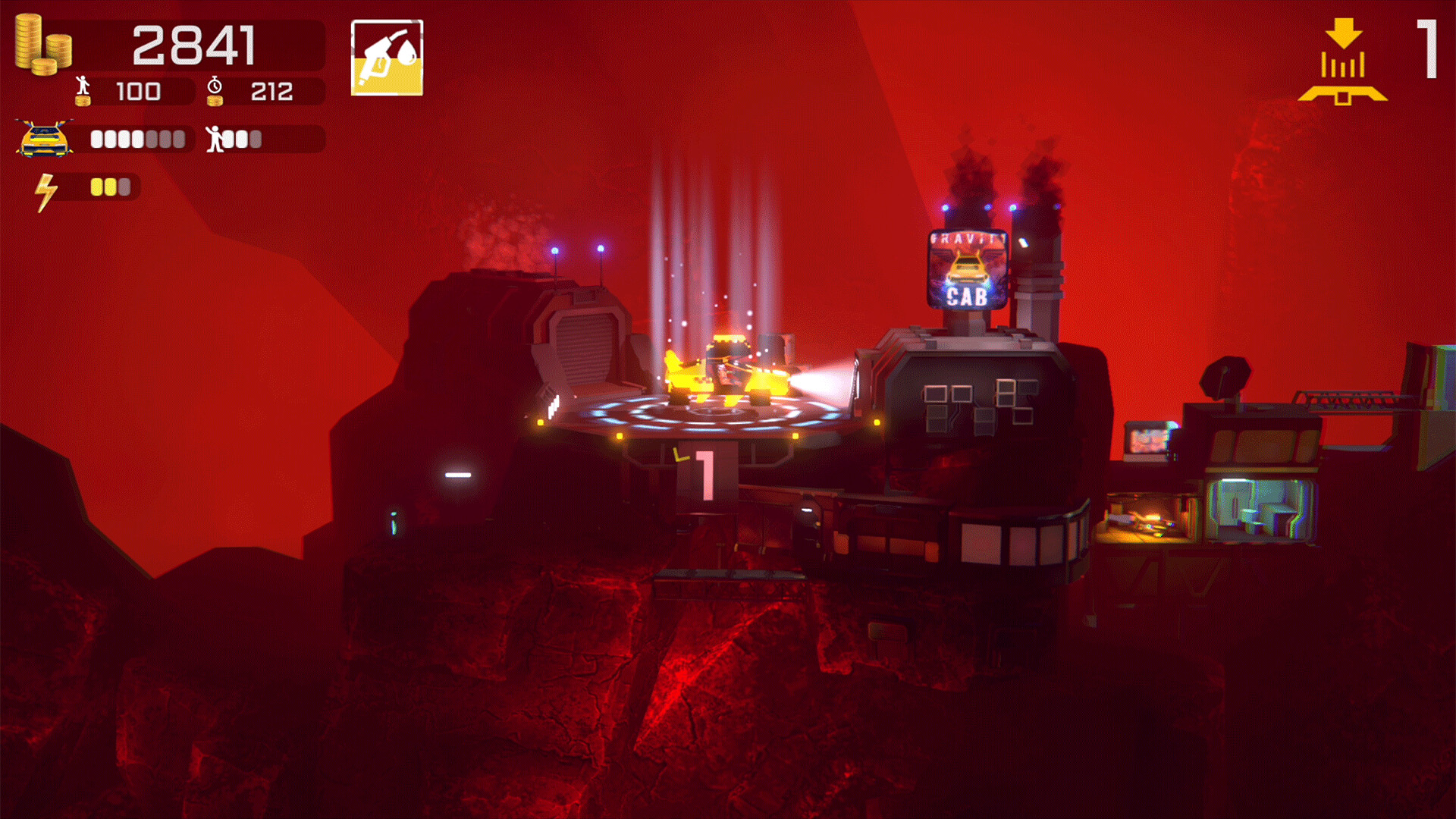This screenshot has width=1456, height=819.
Task: Click the passenger fare icon showing 100
Action: pyautogui.click(x=83, y=89)
